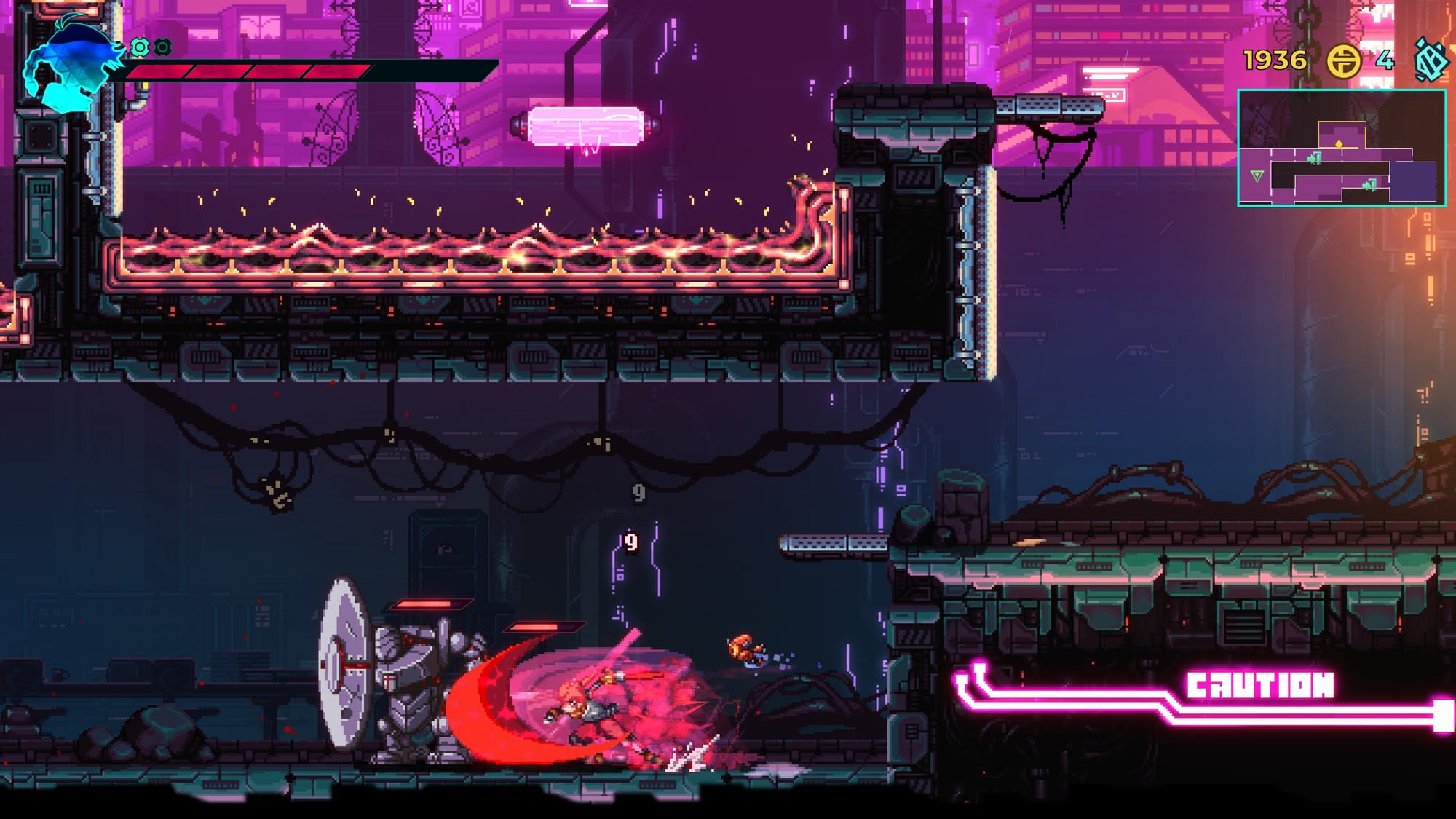Select the upper exit door marker on minimap
The width and height of the screenshot is (1456, 819).
coord(1314,158)
